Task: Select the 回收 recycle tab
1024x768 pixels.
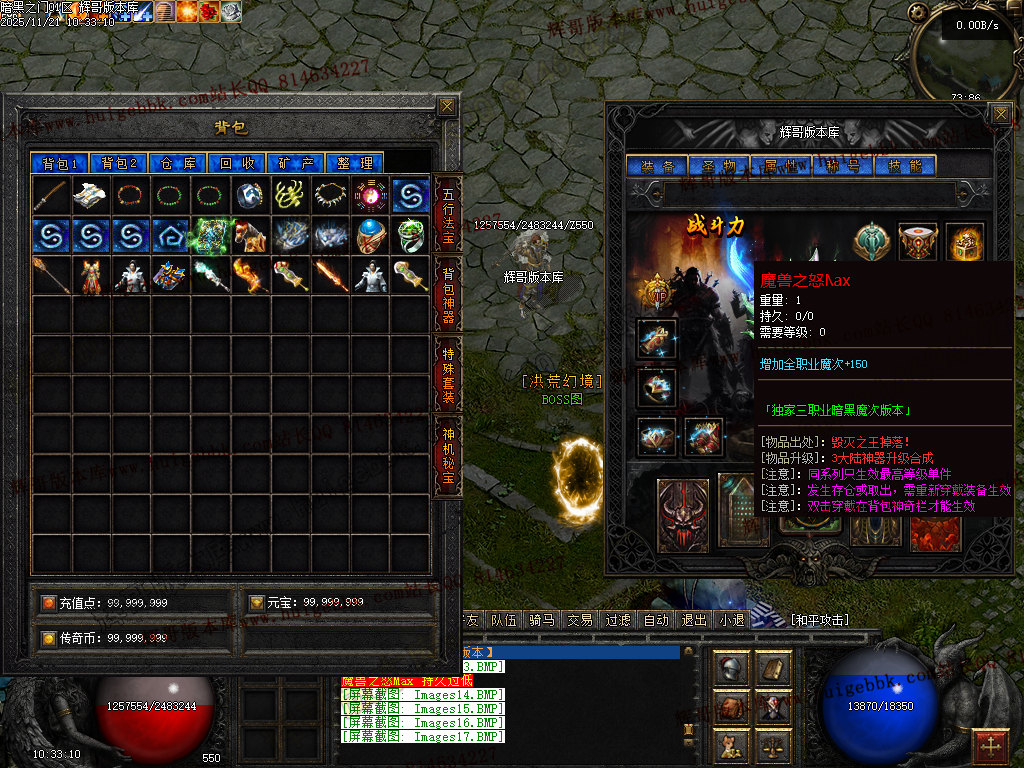Action: point(237,163)
